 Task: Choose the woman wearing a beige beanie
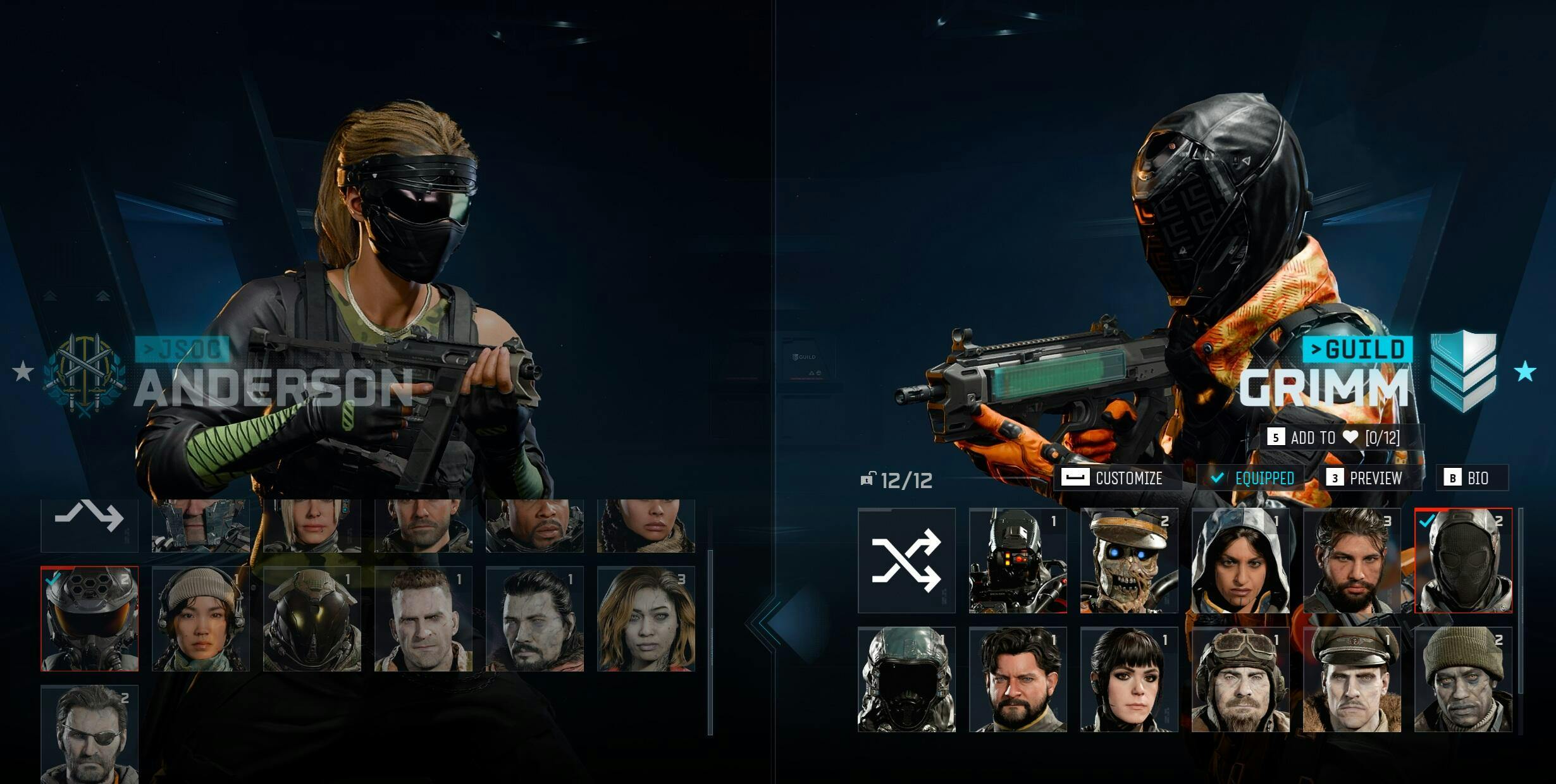pos(201,618)
